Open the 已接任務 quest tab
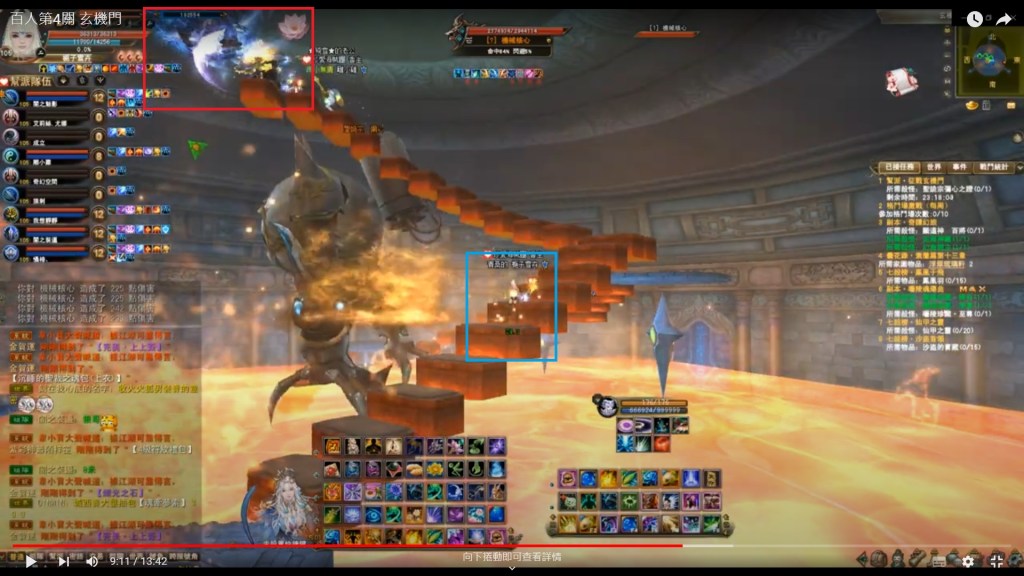This screenshot has width=1024, height=576. [x=895, y=167]
